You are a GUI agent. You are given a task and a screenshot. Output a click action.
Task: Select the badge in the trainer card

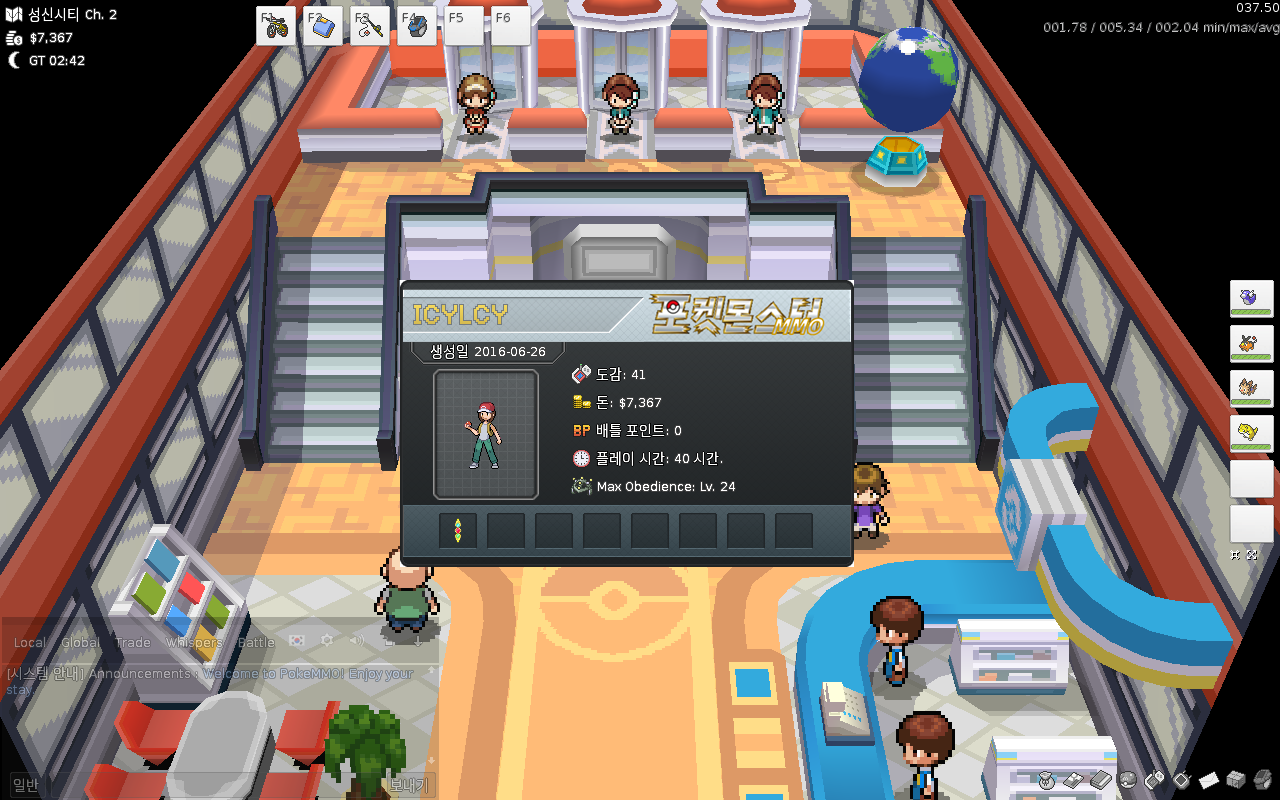point(457,531)
